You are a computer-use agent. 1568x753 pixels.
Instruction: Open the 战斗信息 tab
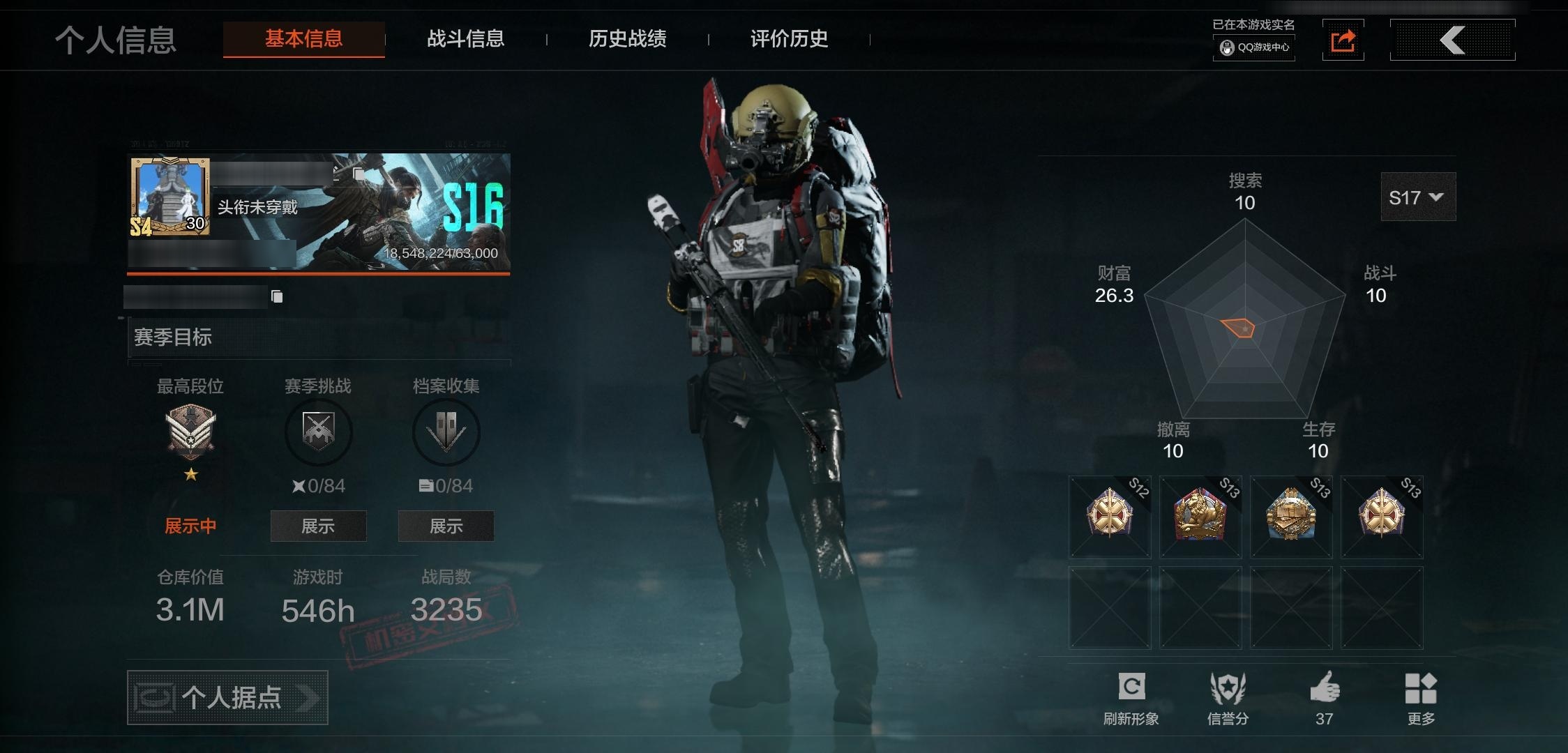pos(465,39)
